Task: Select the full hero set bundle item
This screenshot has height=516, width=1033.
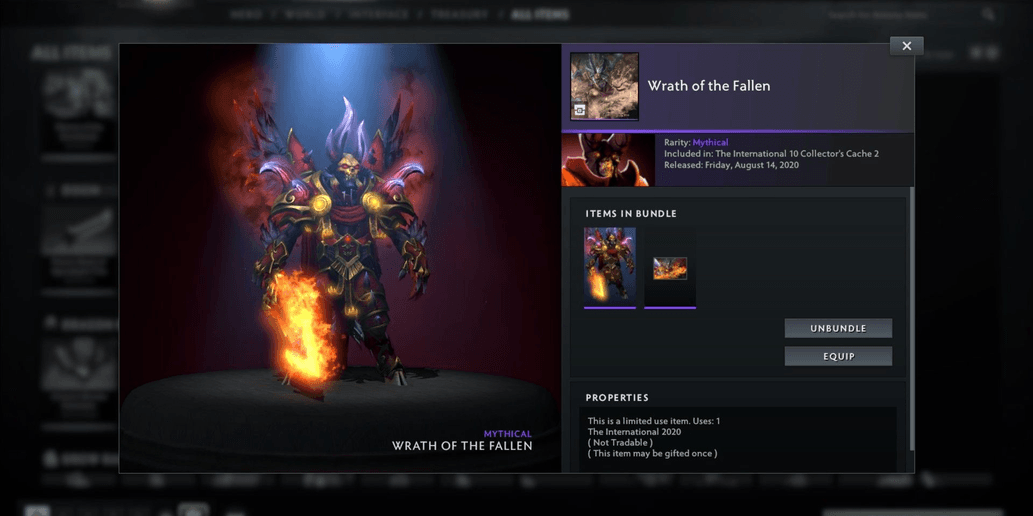Action: tap(610, 266)
